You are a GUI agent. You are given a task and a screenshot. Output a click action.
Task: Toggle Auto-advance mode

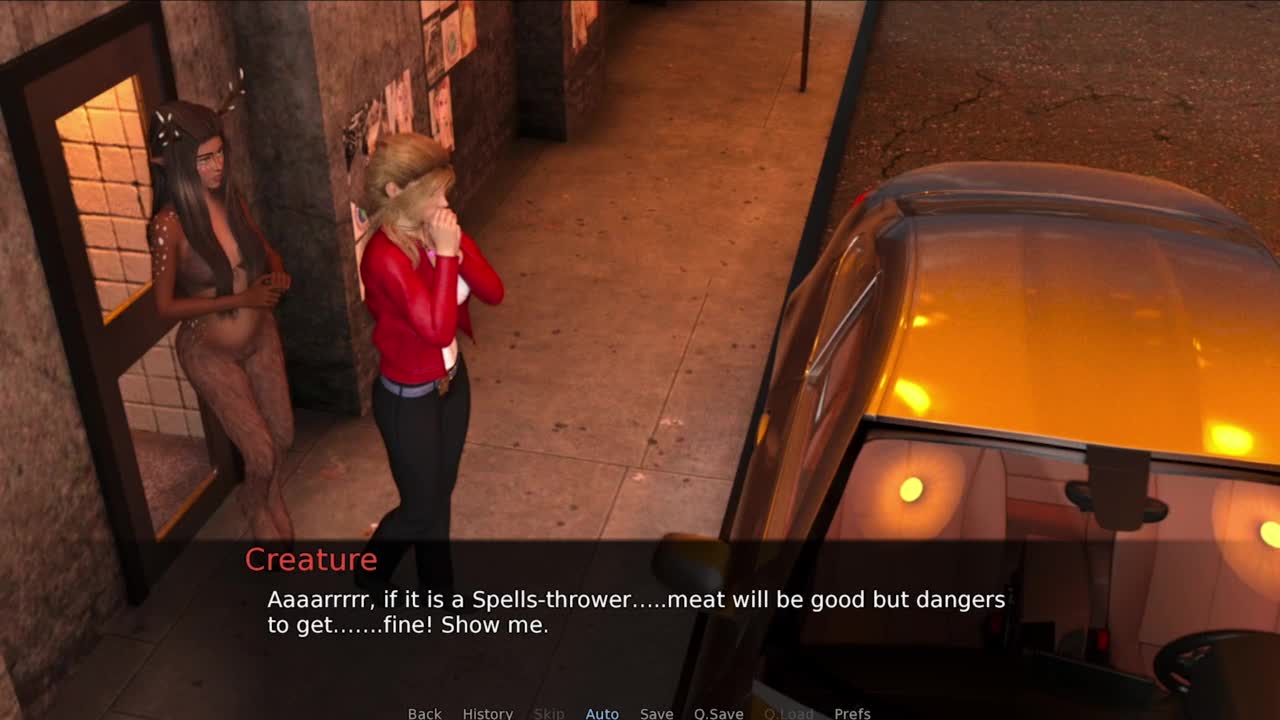pyautogui.click(x=602, y=713)
